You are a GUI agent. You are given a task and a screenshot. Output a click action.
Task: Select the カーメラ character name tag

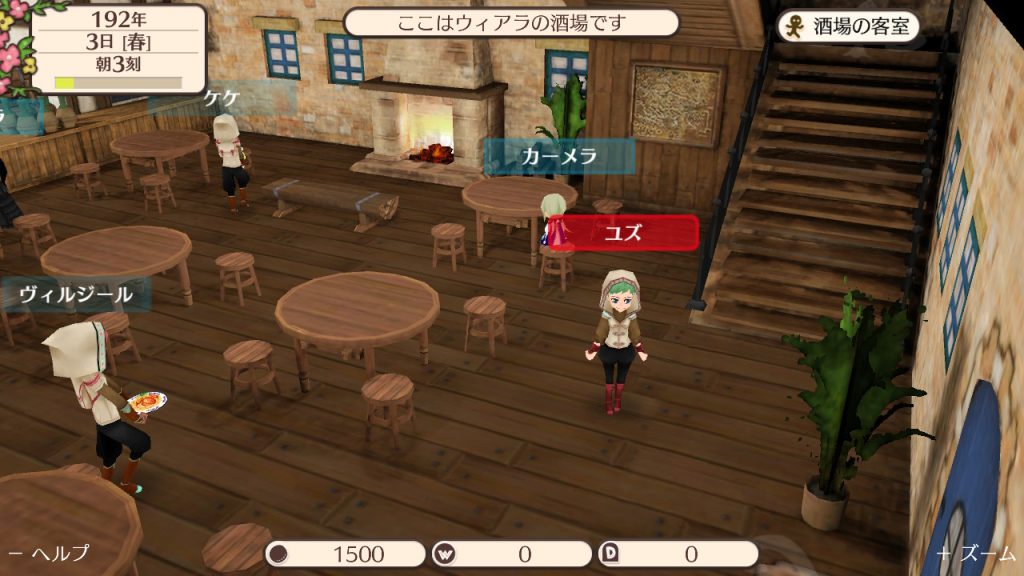559,156
